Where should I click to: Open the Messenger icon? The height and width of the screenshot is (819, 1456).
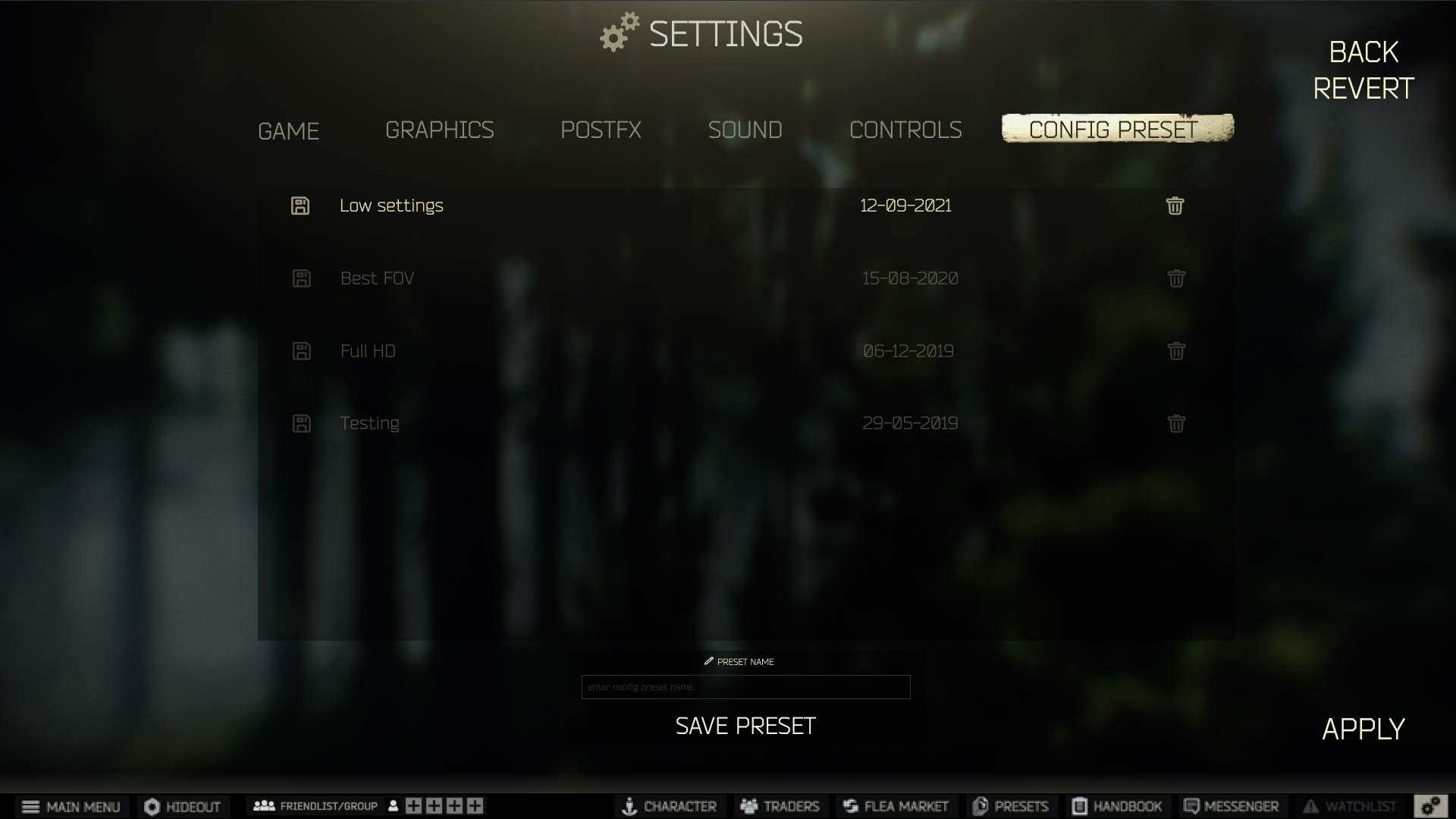tap(1232, 806)
